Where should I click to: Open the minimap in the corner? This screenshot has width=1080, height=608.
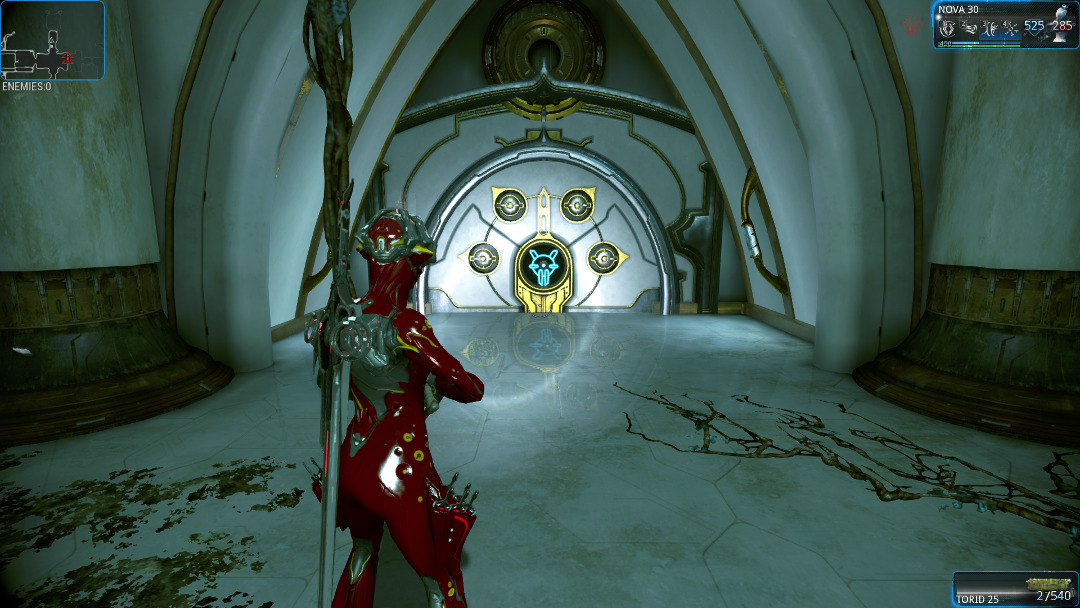[x=52, y=40]
